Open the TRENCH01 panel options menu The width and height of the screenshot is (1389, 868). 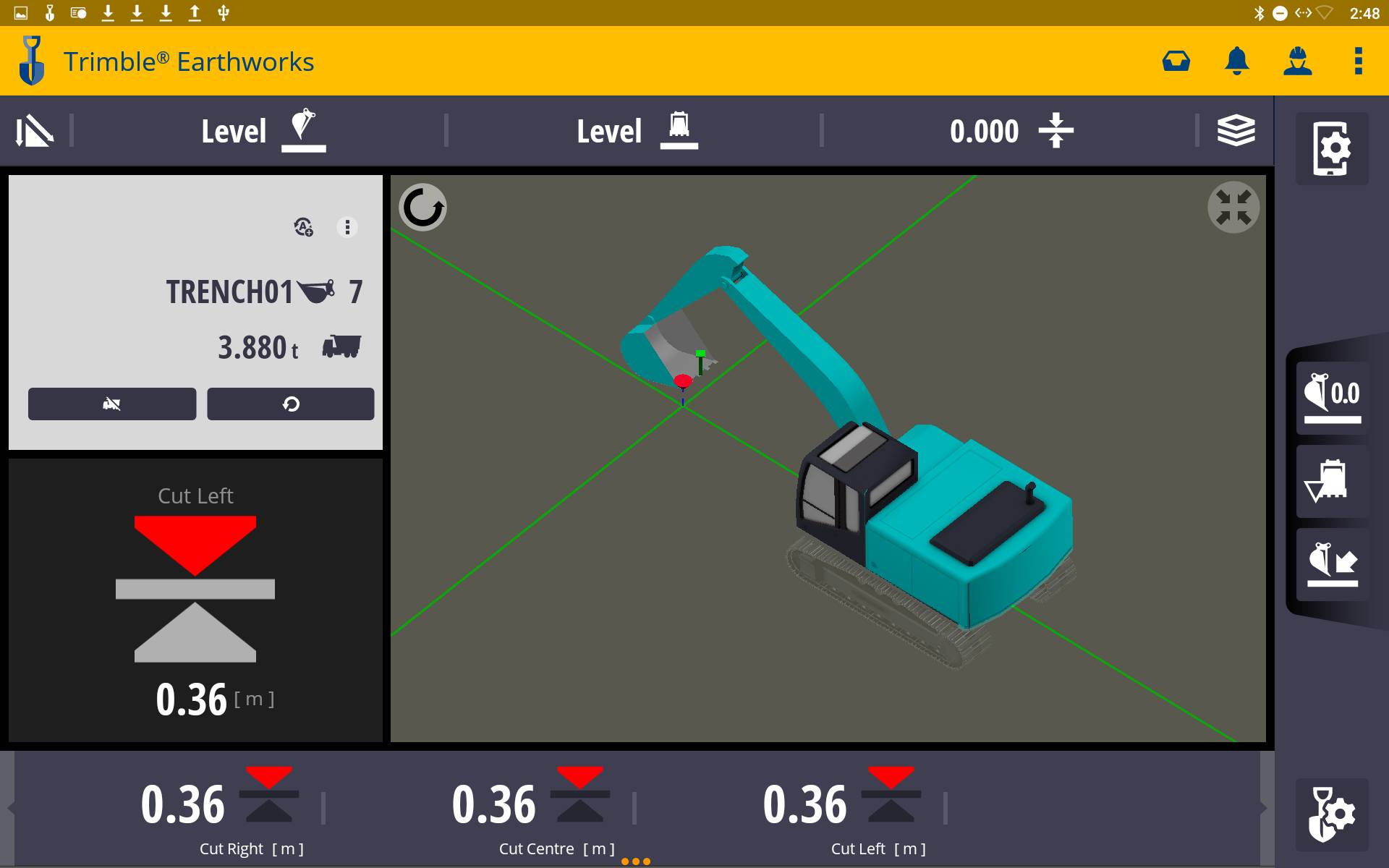(x=348, y=226)
